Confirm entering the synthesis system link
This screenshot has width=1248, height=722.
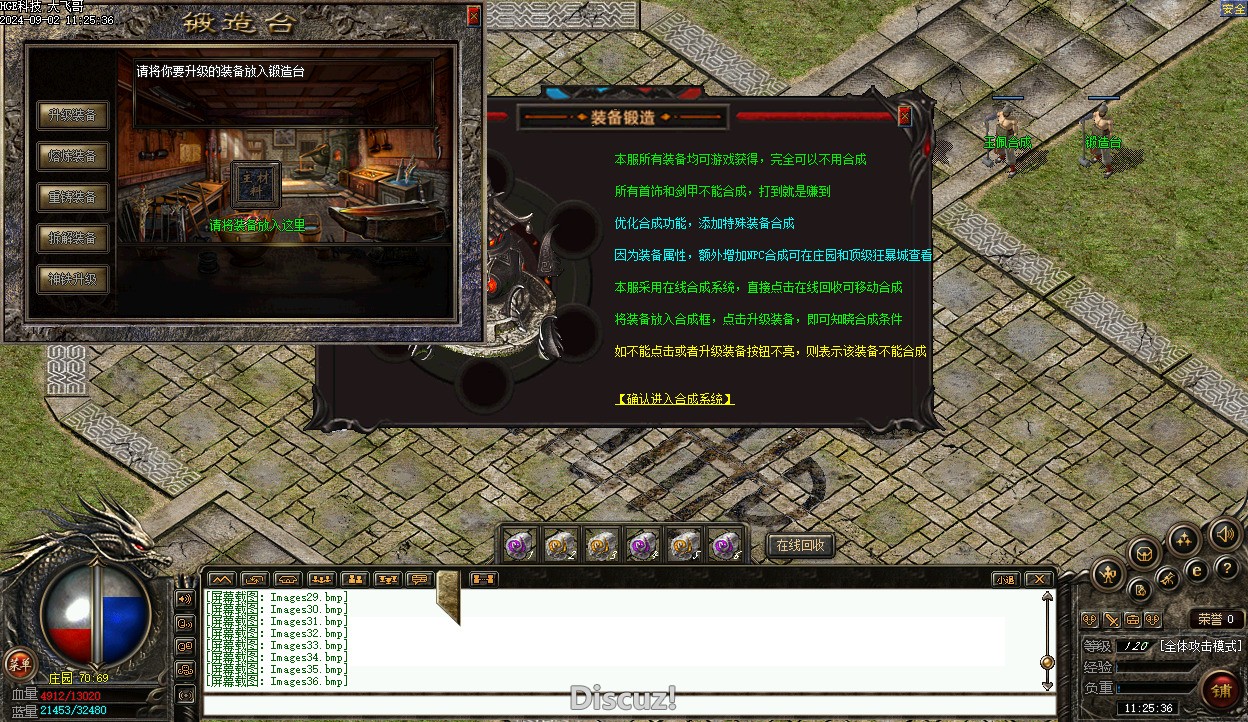tap(674, 399)
